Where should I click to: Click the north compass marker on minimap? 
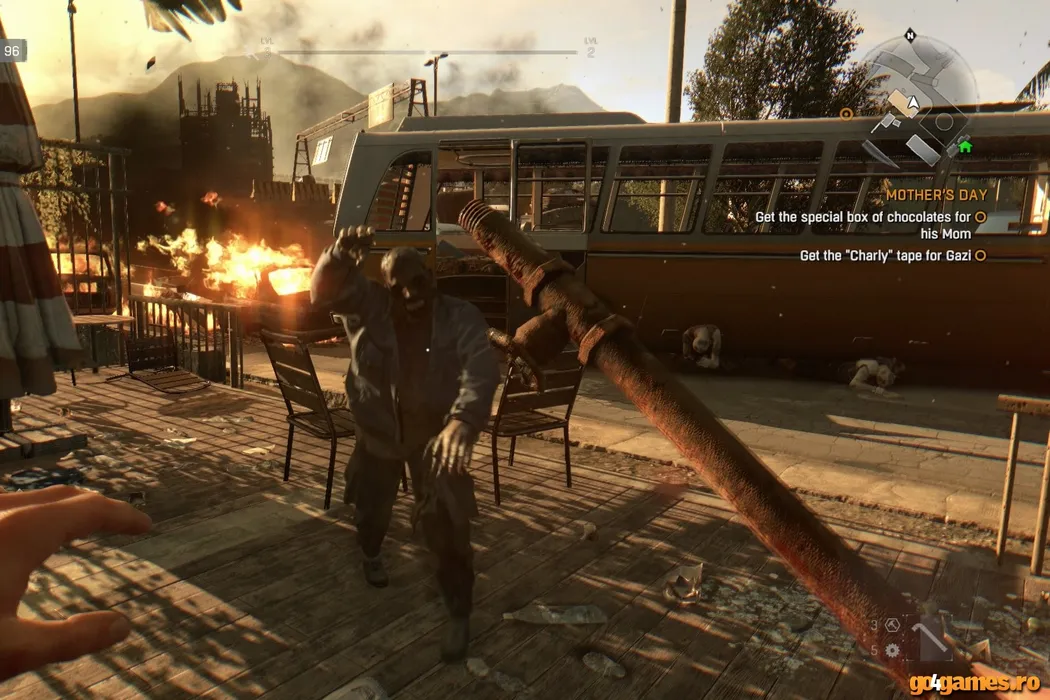point(910,35)
